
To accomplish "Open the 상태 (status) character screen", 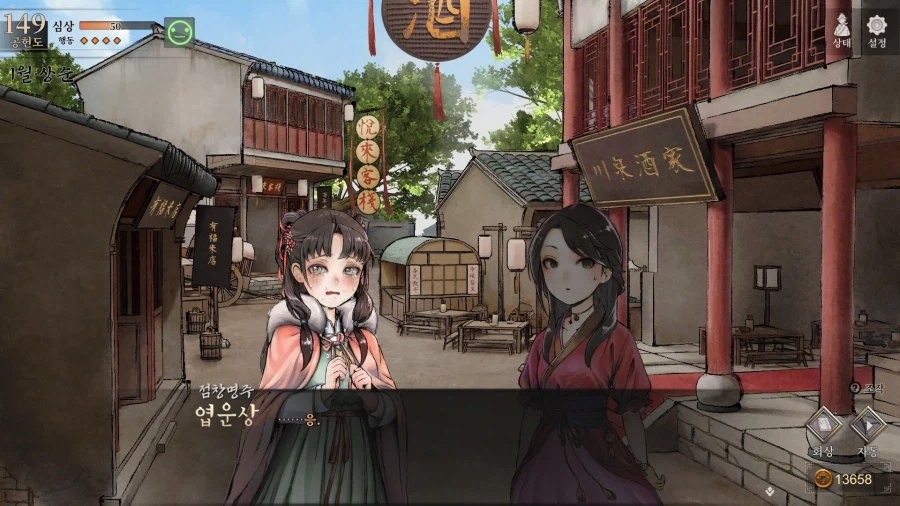I will [x=841, y=30].
